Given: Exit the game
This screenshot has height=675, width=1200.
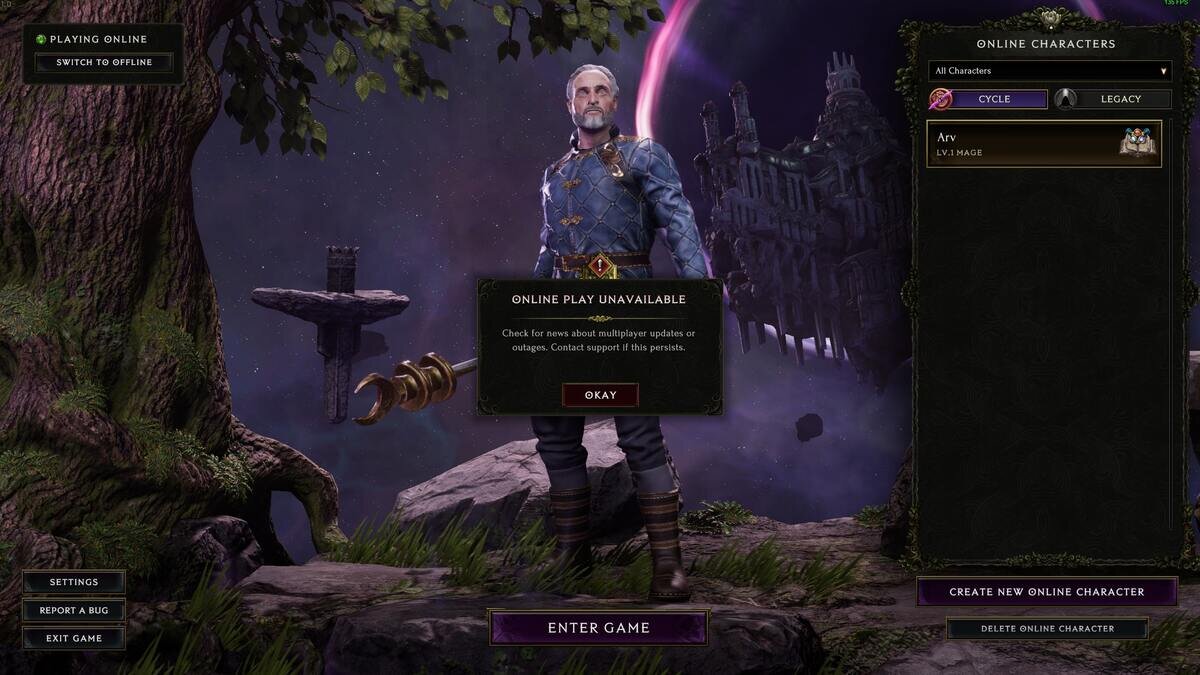Looking at the screenshot, I should (x=74, y=638).
